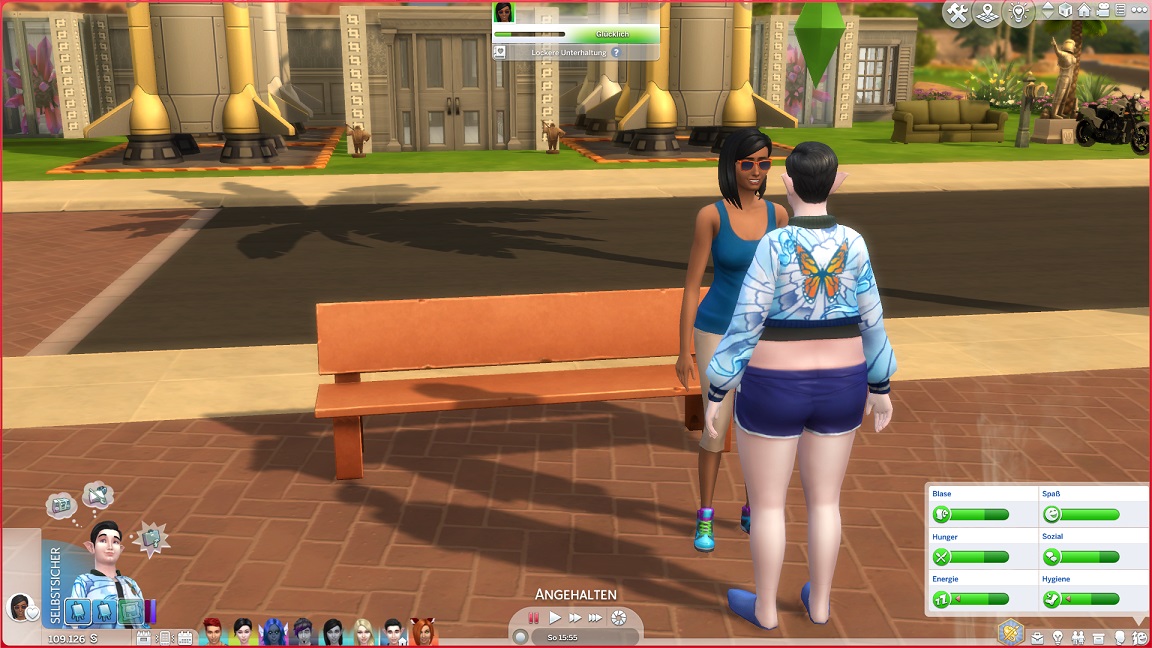Set game speed to fast forward
Image resolution: width=1152 pixels, height=648 pixels.
click(575, 618)
